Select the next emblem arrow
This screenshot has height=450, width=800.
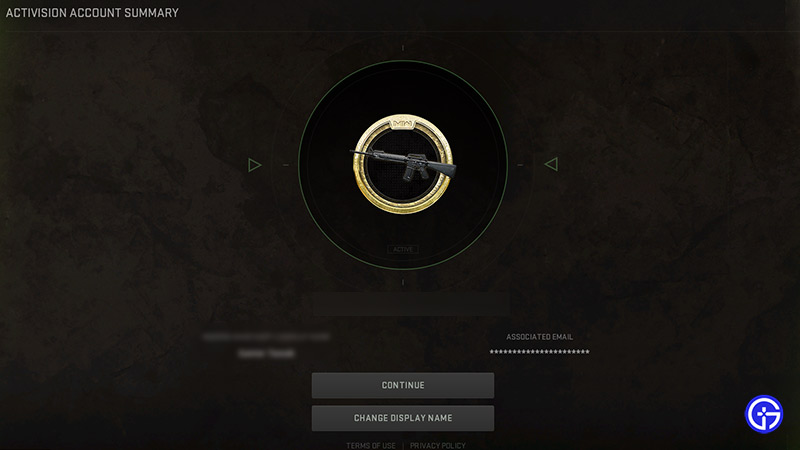550,164
